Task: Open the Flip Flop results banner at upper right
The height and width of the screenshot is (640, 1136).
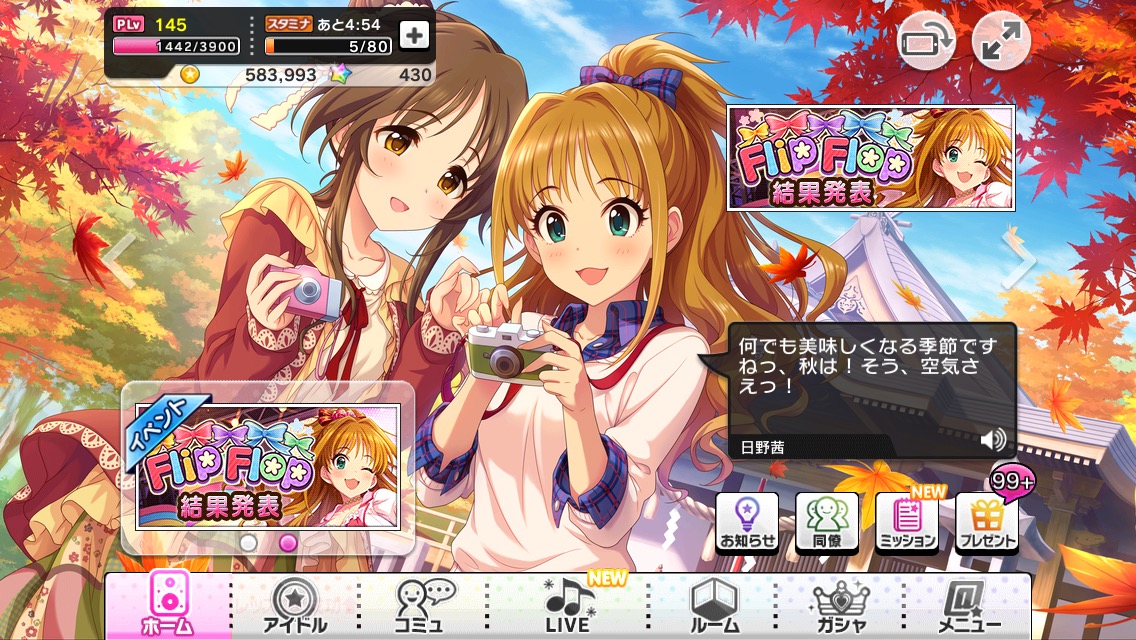Action: (x=870, y=158)
